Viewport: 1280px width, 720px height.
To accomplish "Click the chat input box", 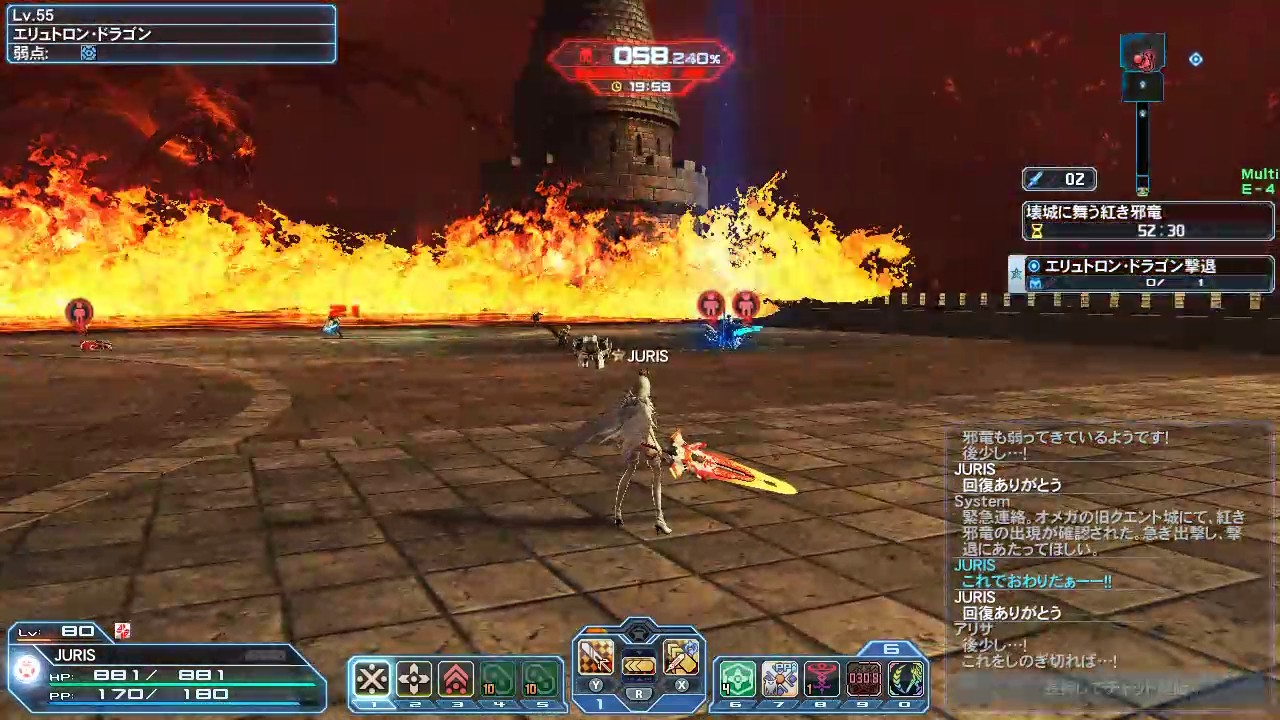I will pyautogui.click(x=1106, y=688).
